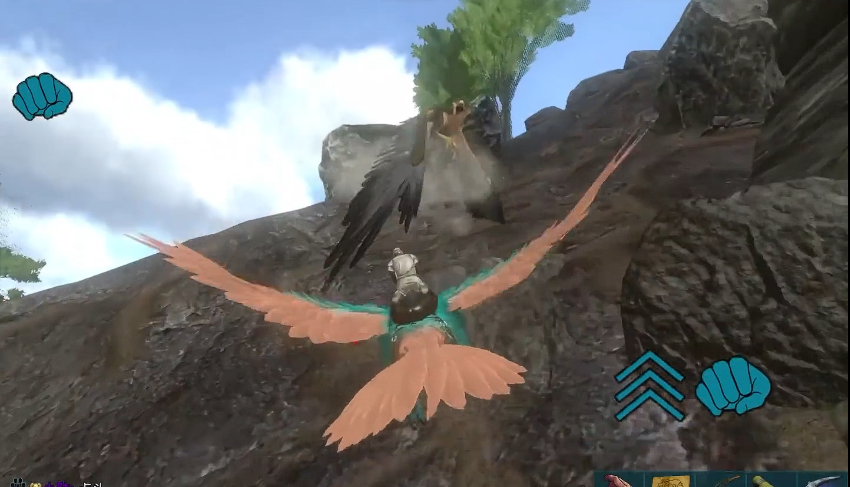Select the pickaxe hotbar slot

823,481
